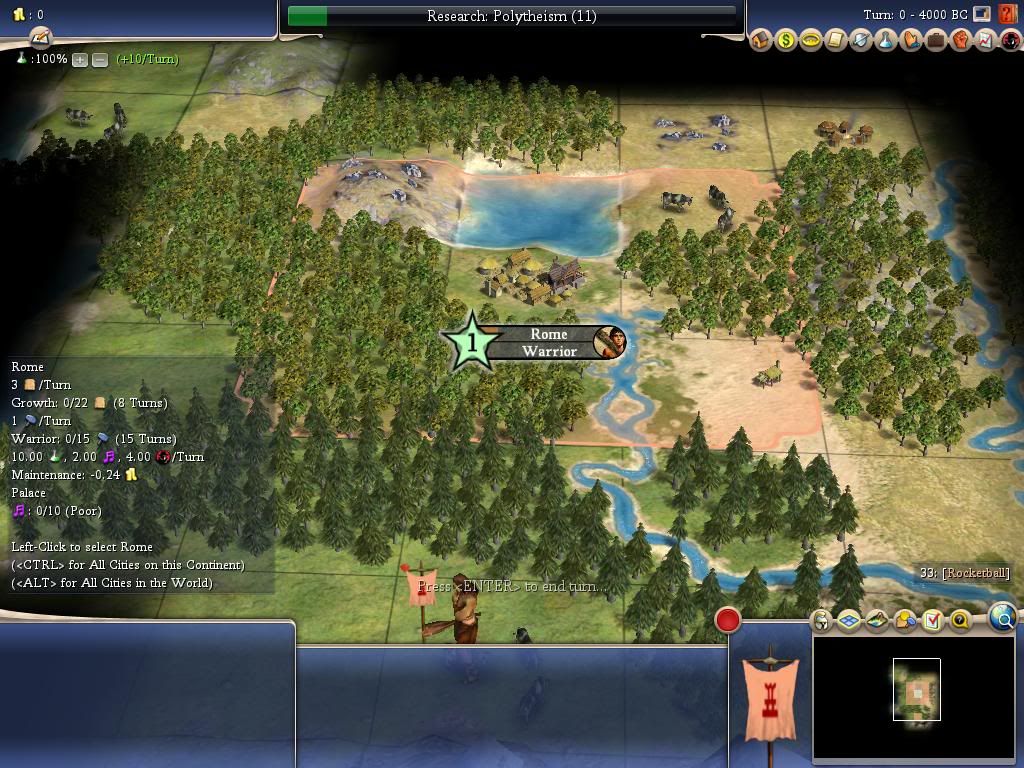Open the Victory Conditions fist icon
The image size is (1024, 768).
point(961,41)
